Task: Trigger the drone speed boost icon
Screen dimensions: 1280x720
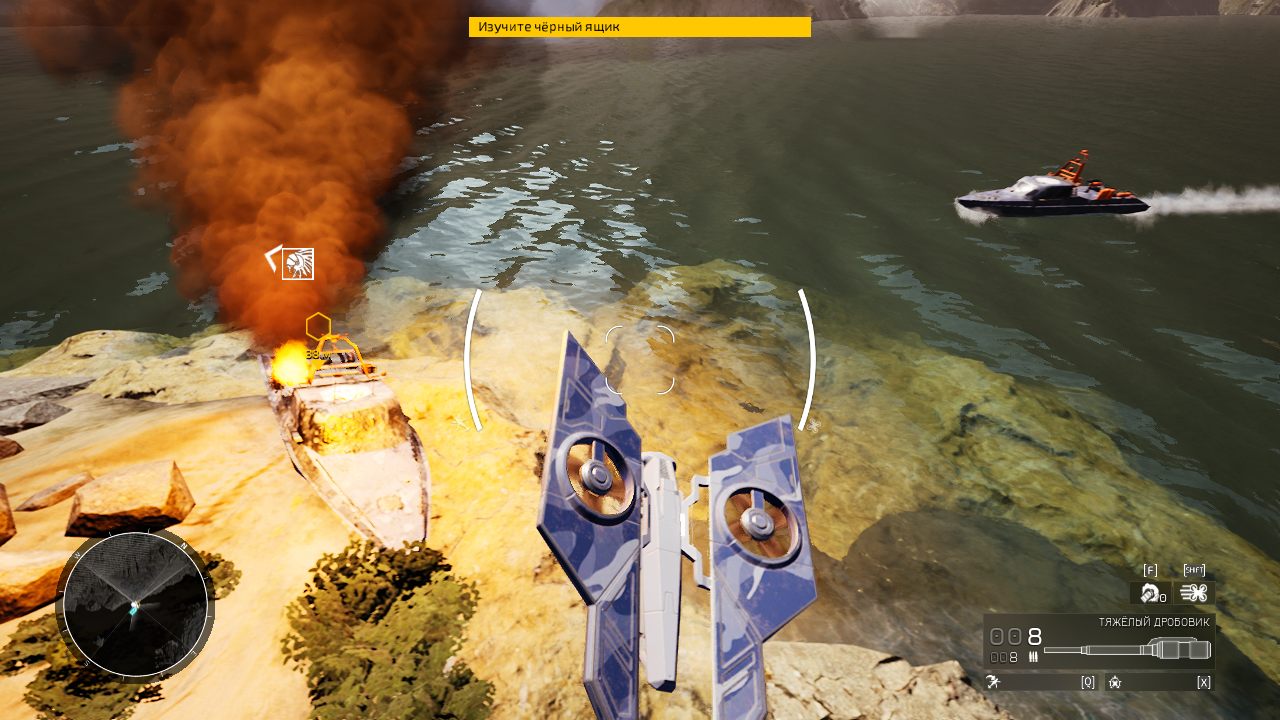Action: [1193, 593]
